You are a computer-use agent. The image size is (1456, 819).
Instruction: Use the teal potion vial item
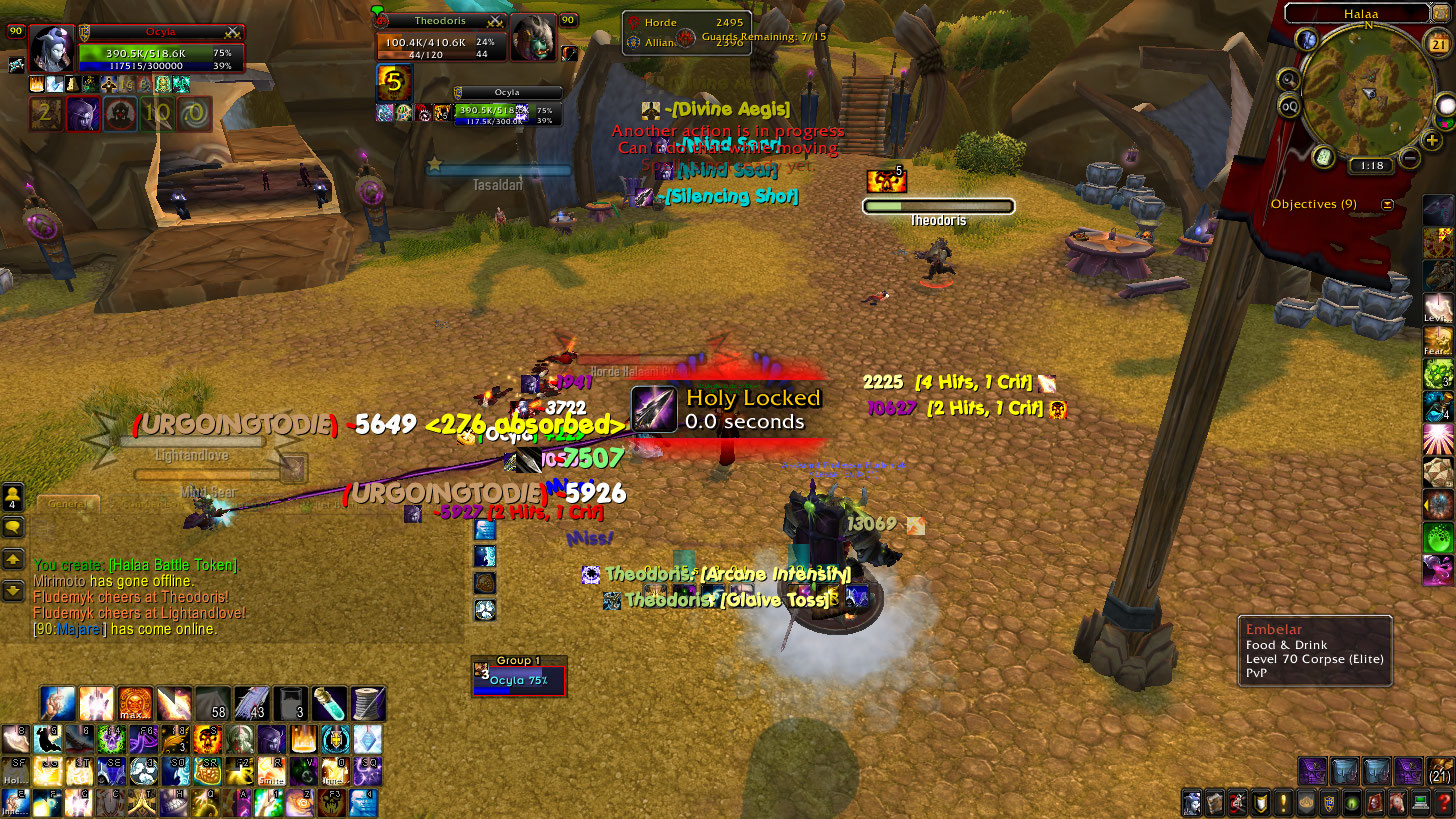pyautogui.click(x=328, y=704)
